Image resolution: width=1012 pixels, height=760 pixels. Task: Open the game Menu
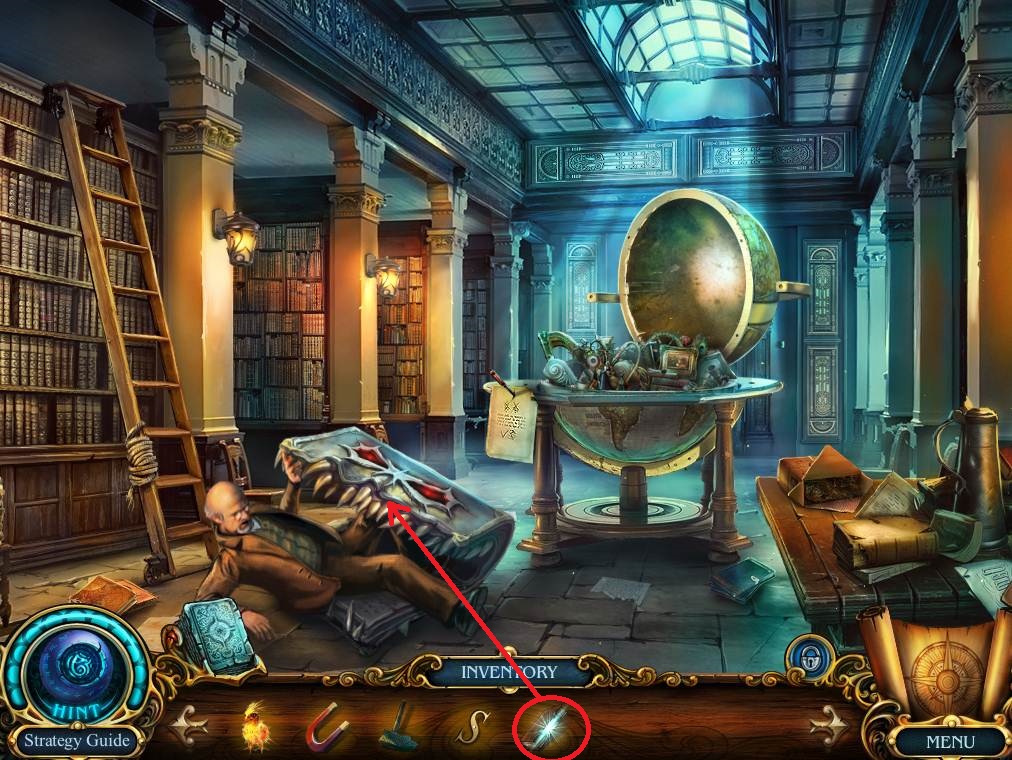click(949, 742)
